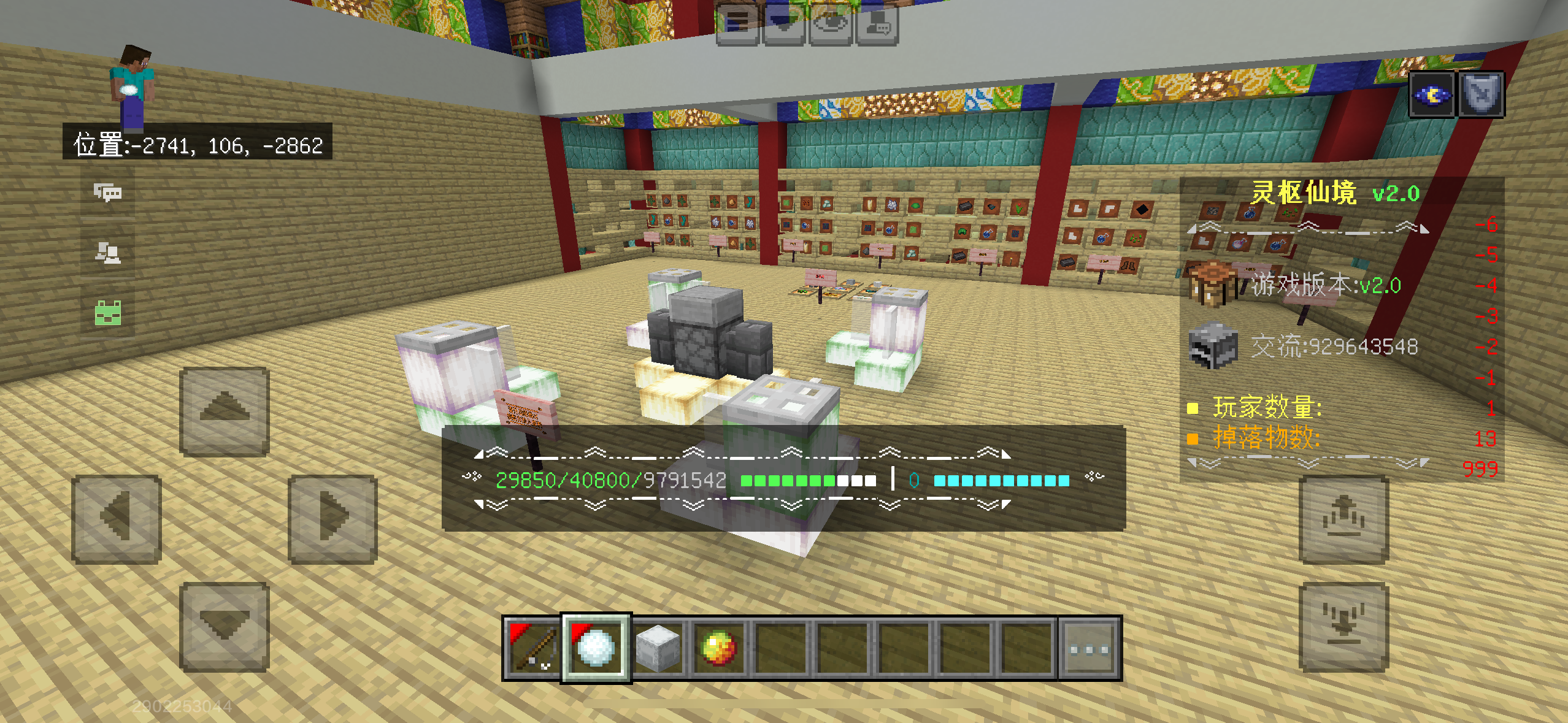This screenshot has width=1568, height=723.
Task: Open the multiplayer players icon
Action: point(108,253)
